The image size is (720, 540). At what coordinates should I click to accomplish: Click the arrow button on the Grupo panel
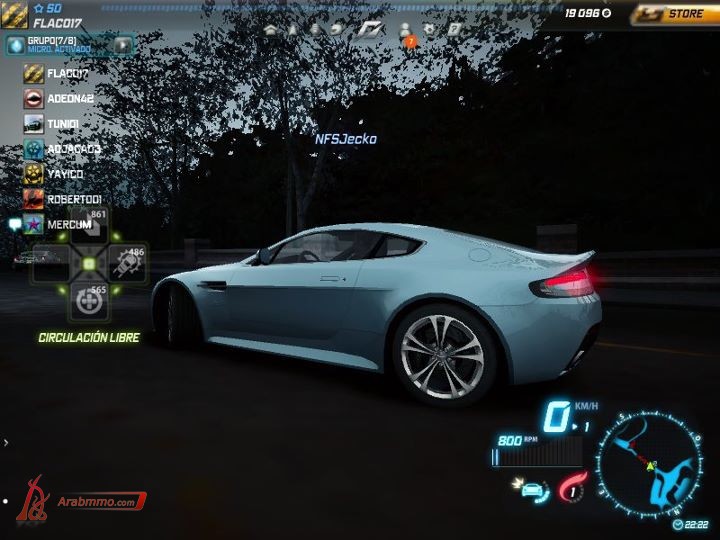coord(122,44)
